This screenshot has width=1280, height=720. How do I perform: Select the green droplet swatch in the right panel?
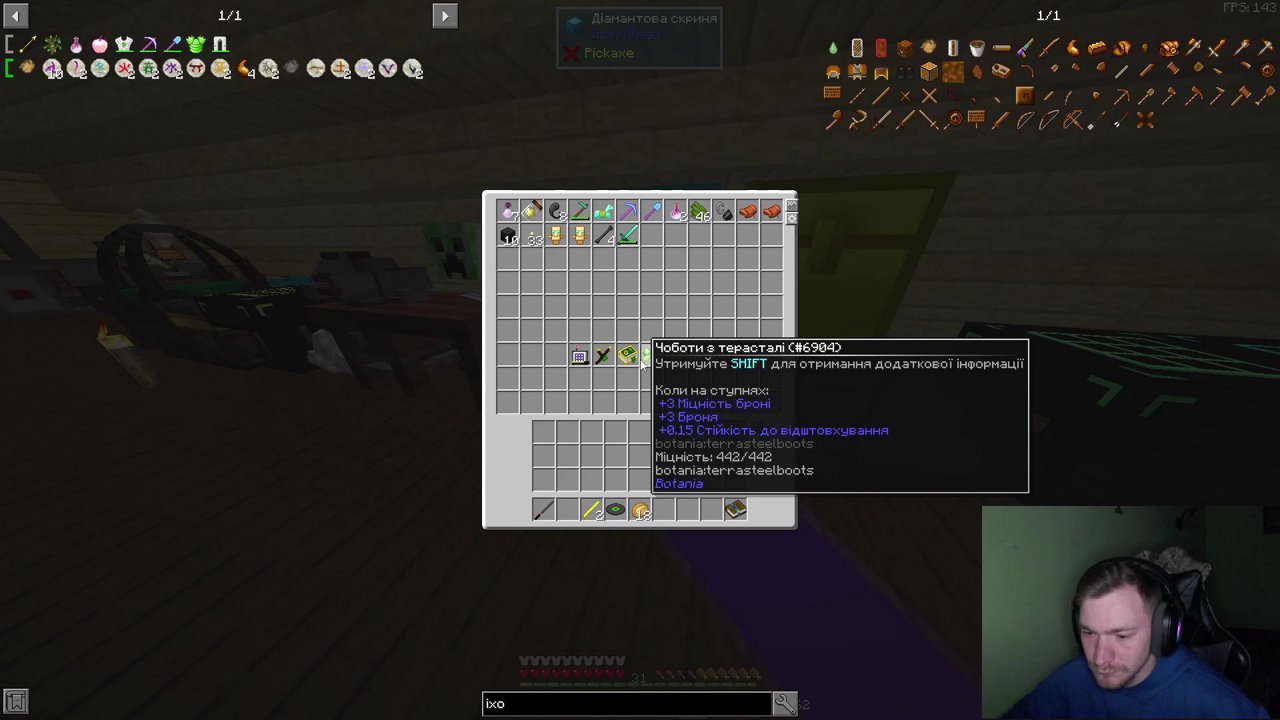point(833,47)
